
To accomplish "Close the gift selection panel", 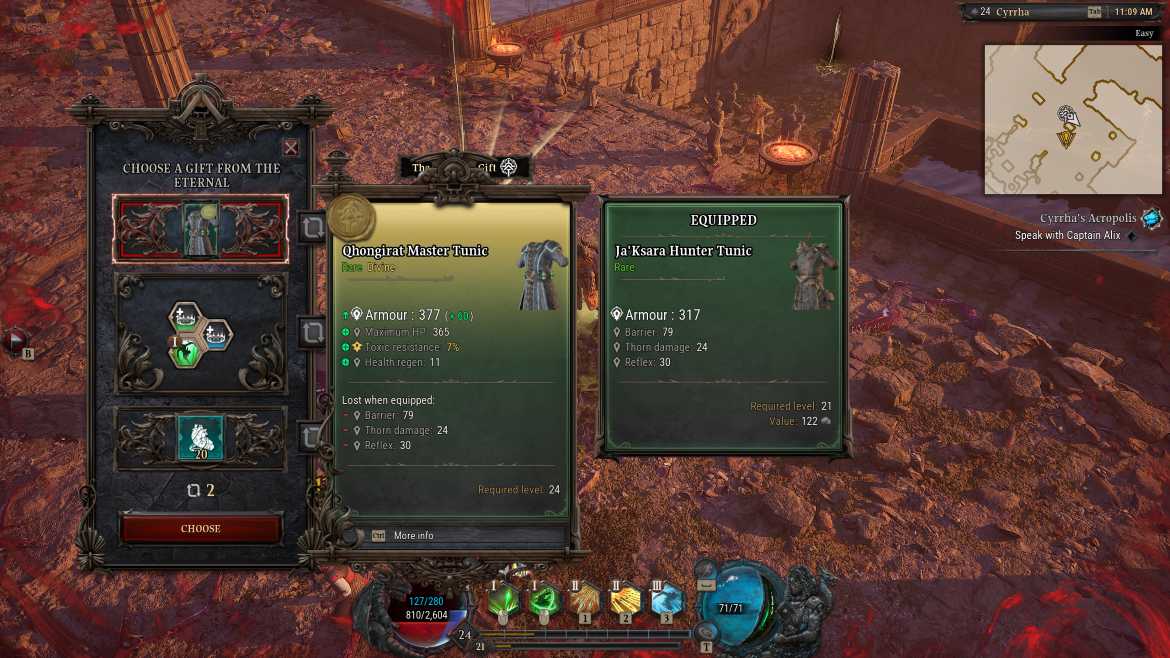I will point(290,148).
